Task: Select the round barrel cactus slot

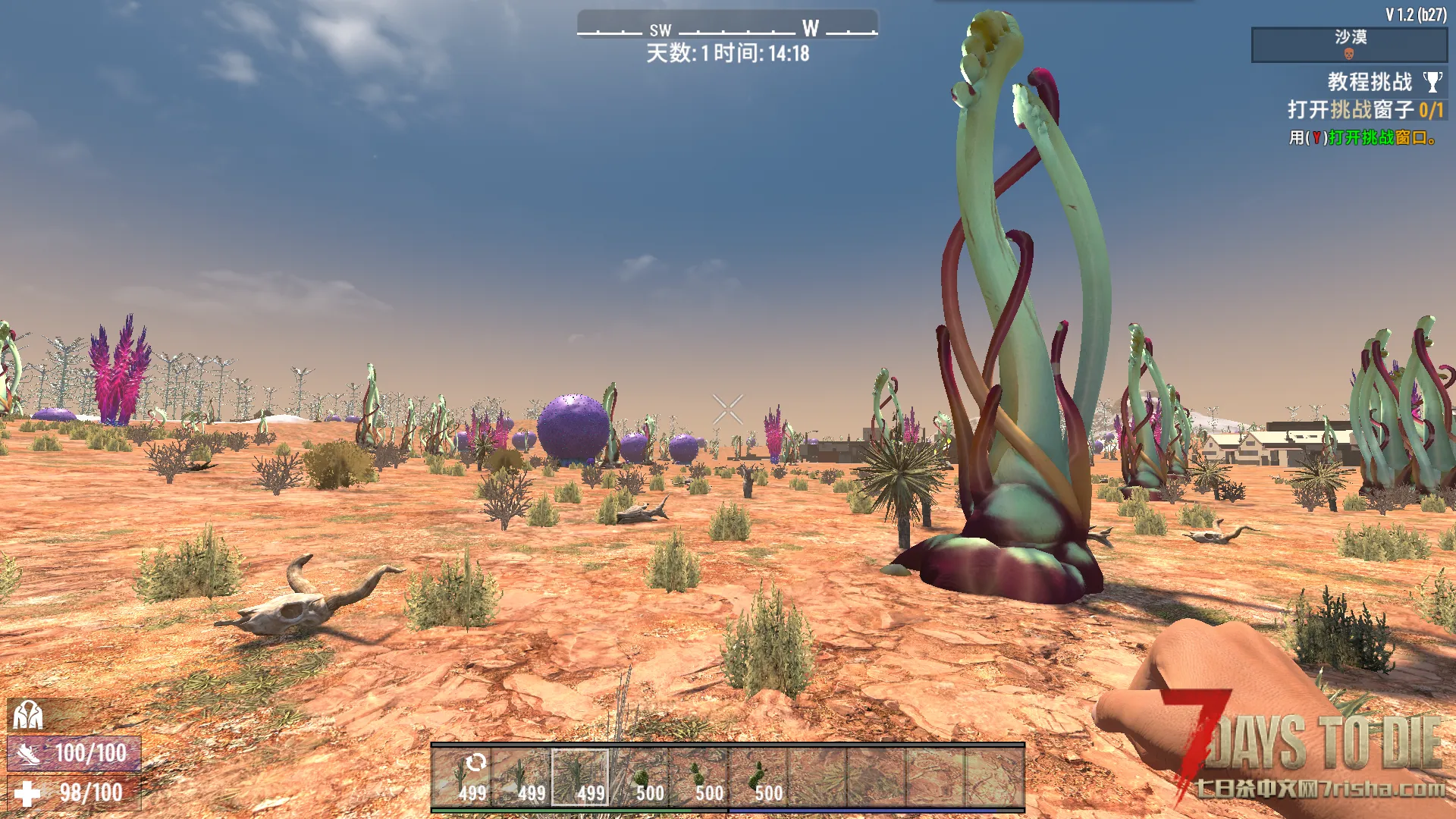Action: (640, 777)
